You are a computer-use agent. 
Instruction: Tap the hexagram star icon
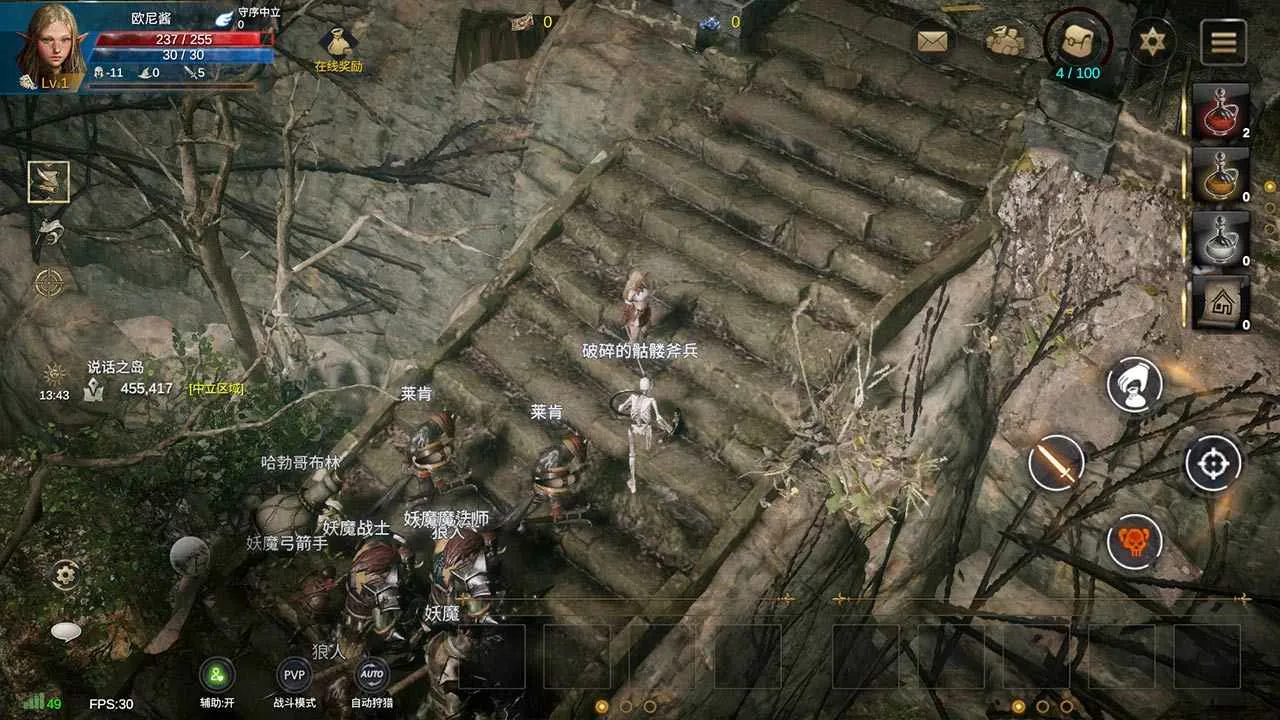[1152, 41]
